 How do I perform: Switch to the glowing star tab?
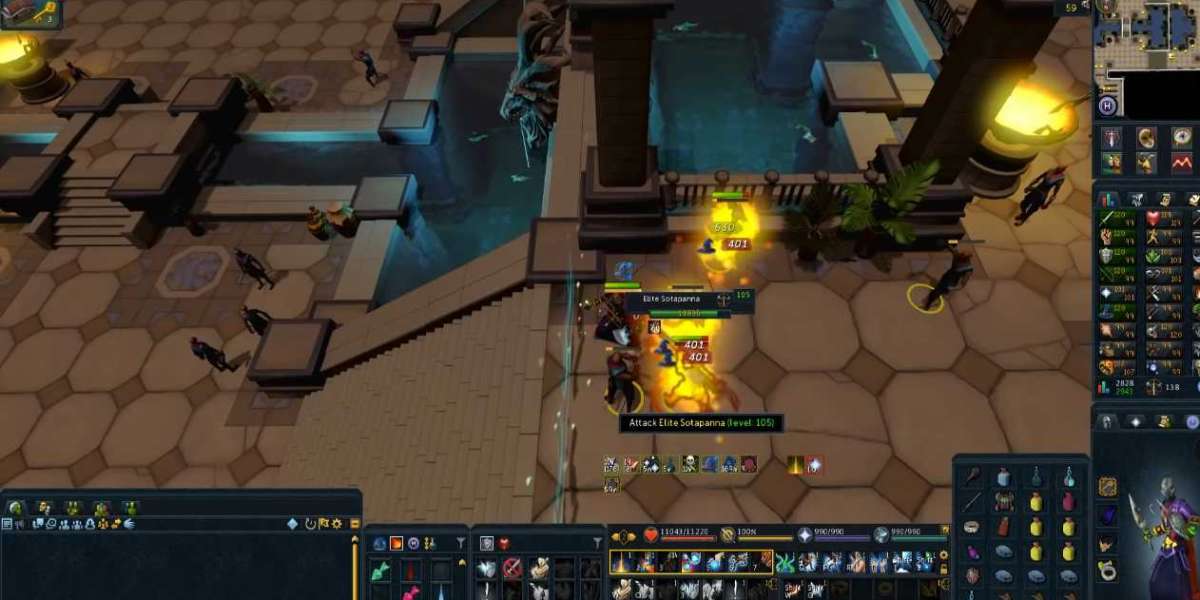(1135, 422)
